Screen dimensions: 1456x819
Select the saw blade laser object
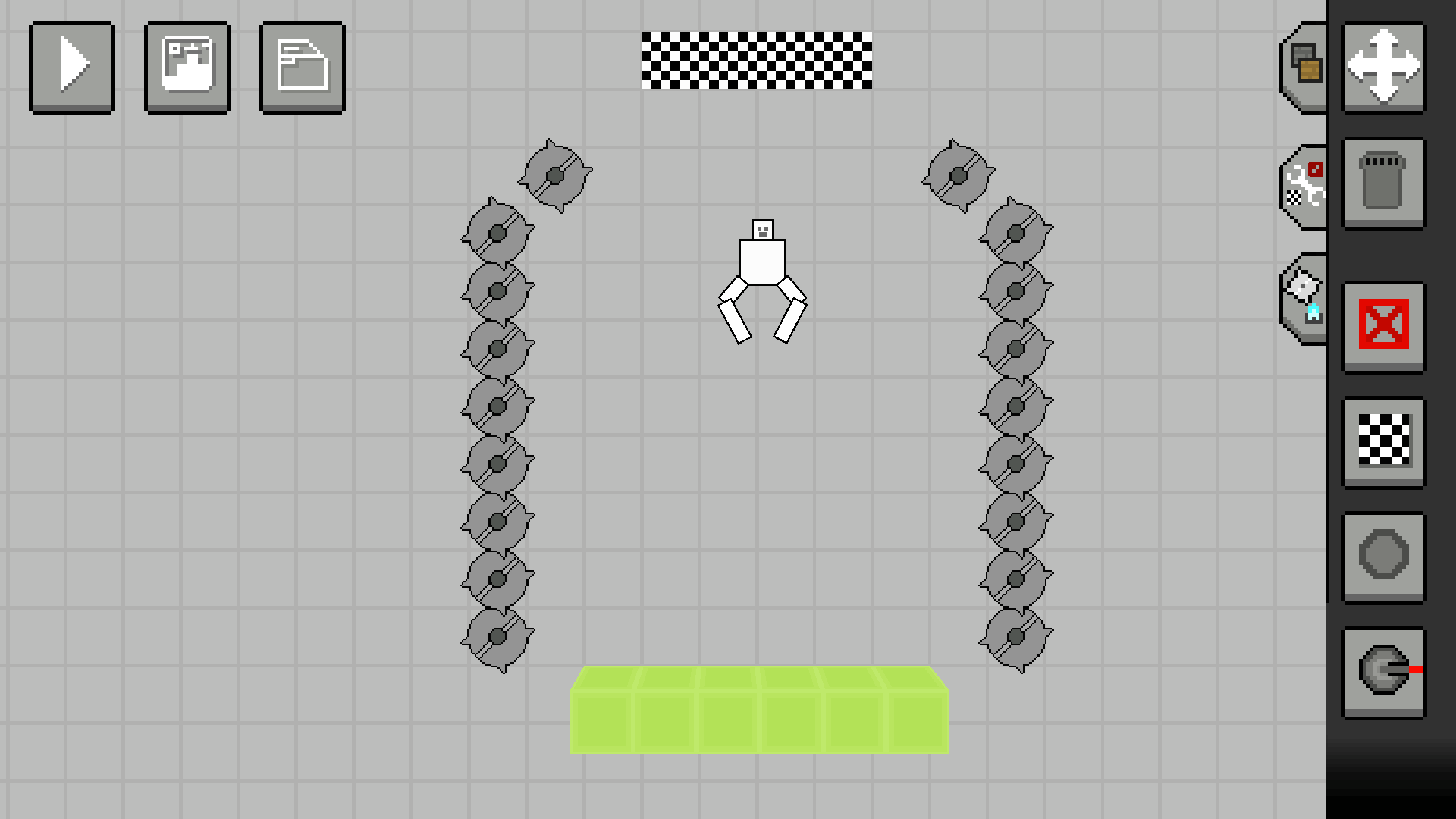(1384, 671)
